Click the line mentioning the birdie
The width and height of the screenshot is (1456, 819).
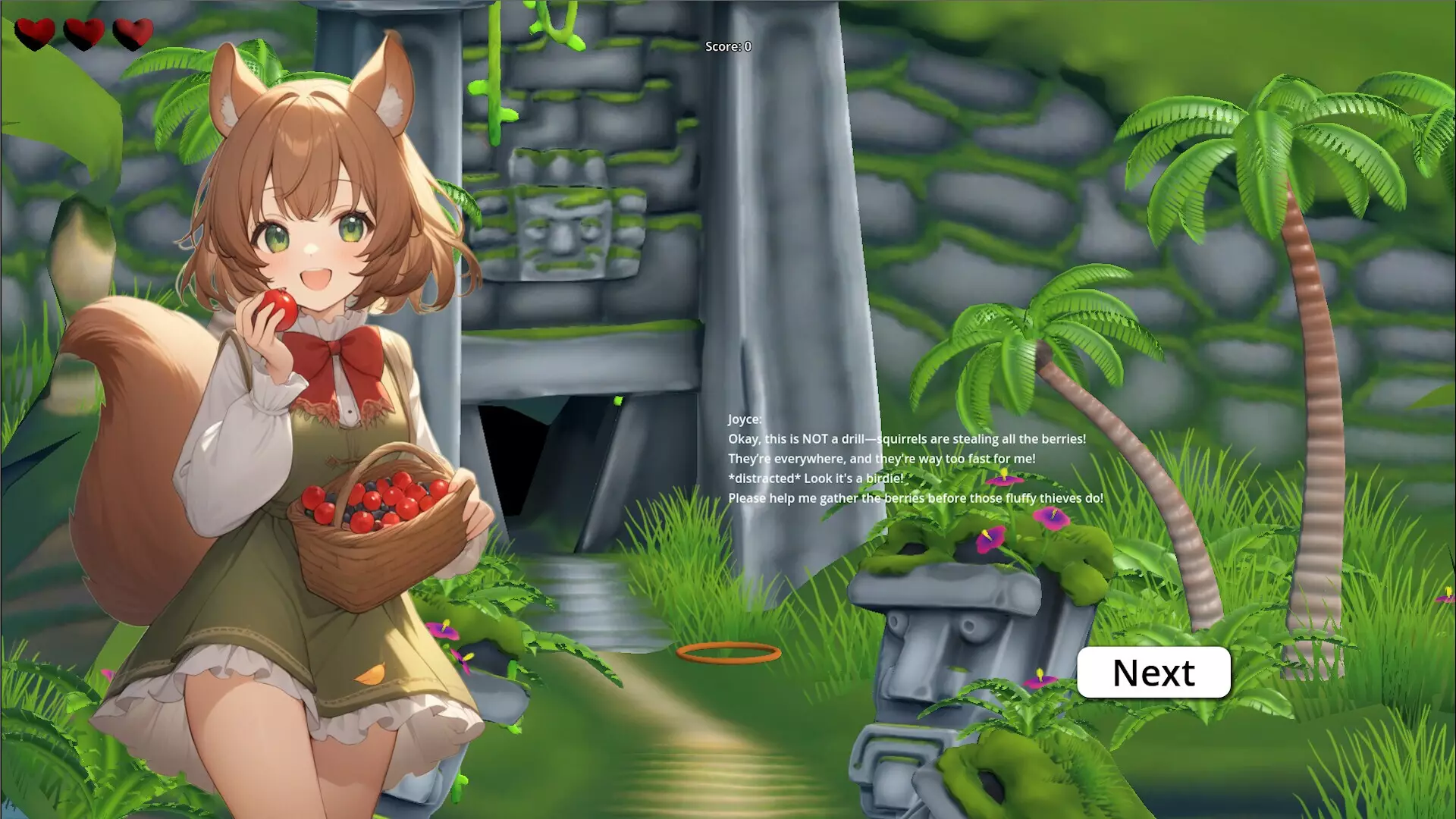814,479
